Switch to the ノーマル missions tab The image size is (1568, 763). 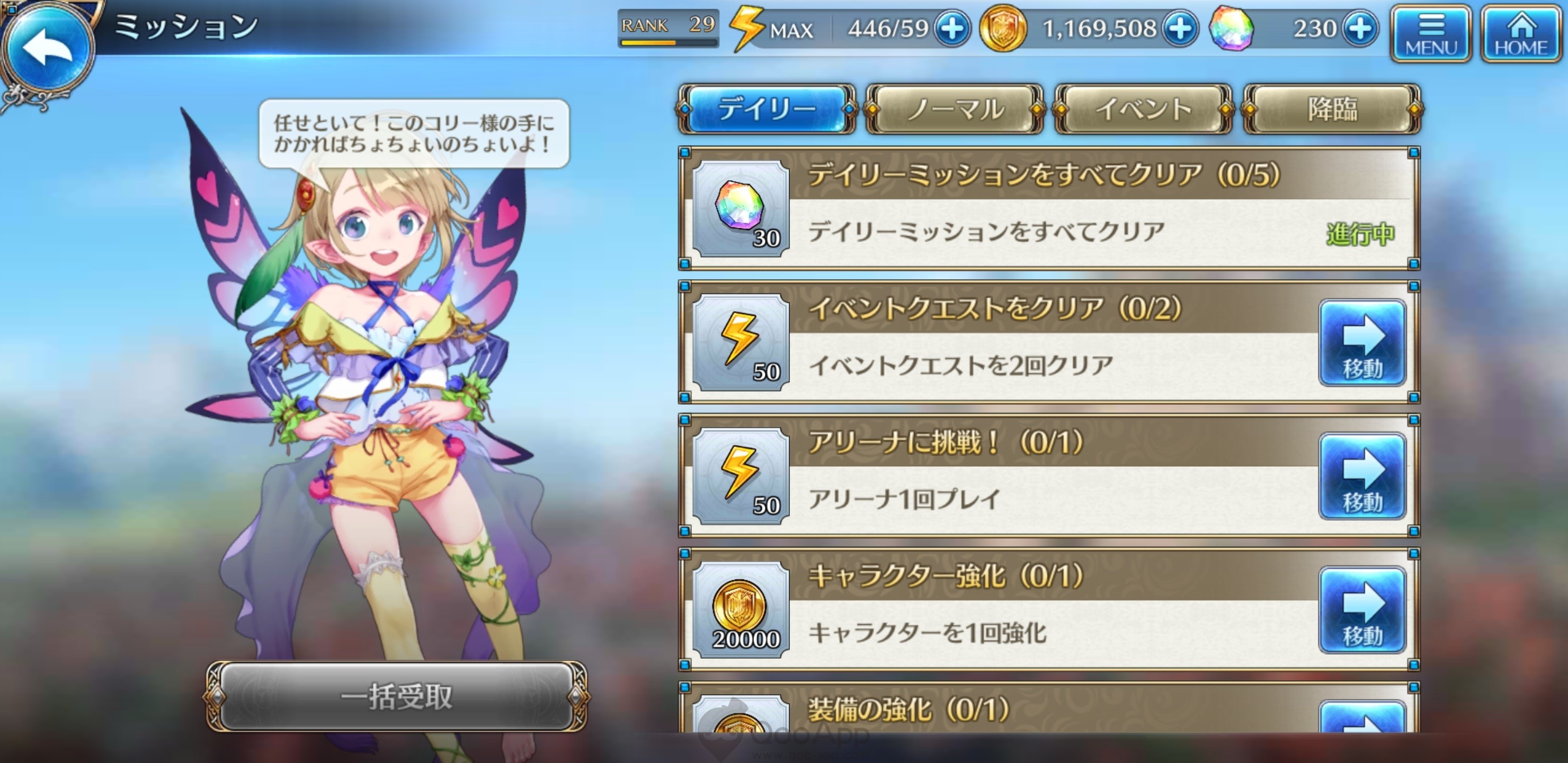[956, 111]
